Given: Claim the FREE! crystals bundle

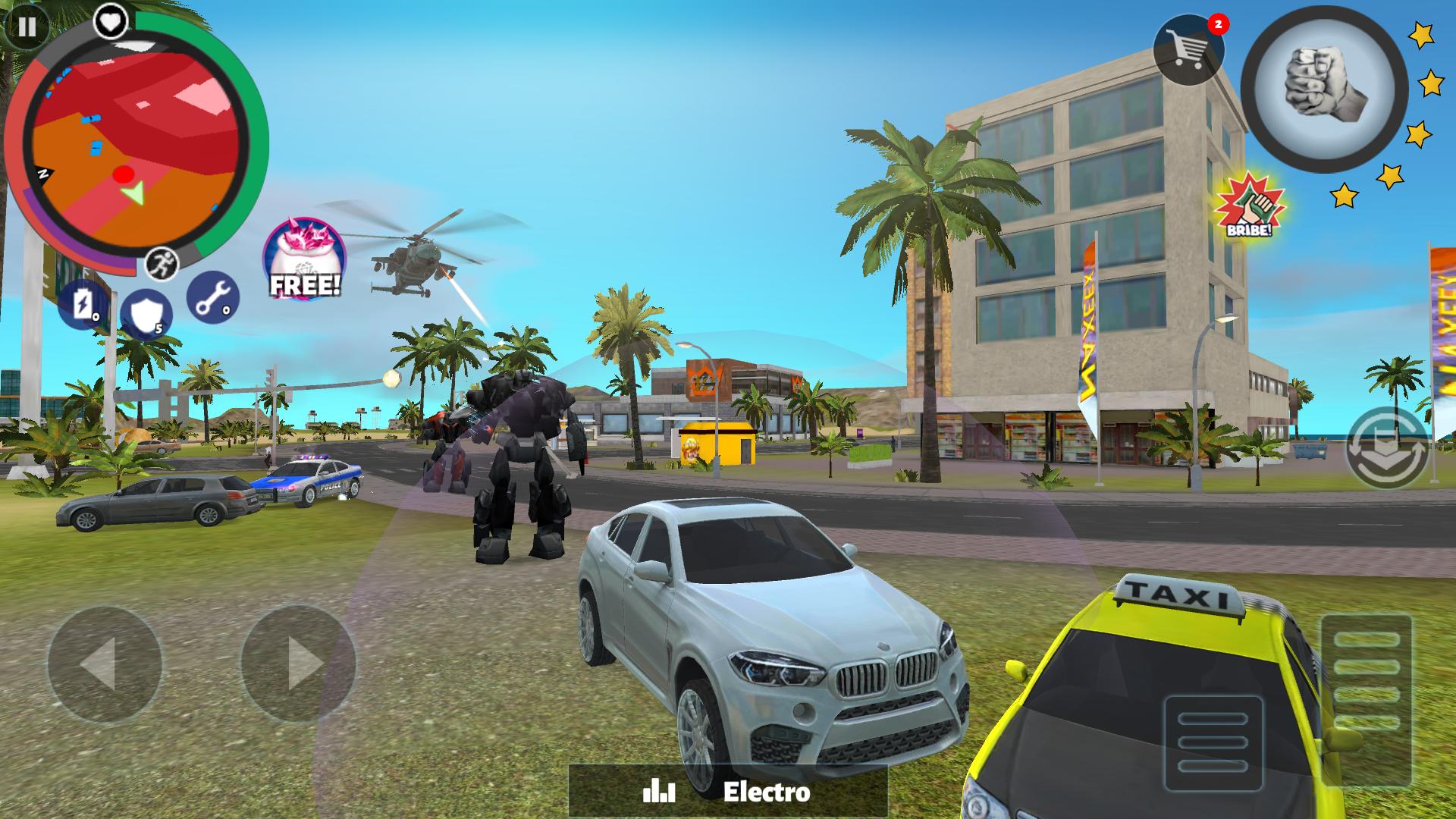Looking at the screenshot, I should coord(303,258).
